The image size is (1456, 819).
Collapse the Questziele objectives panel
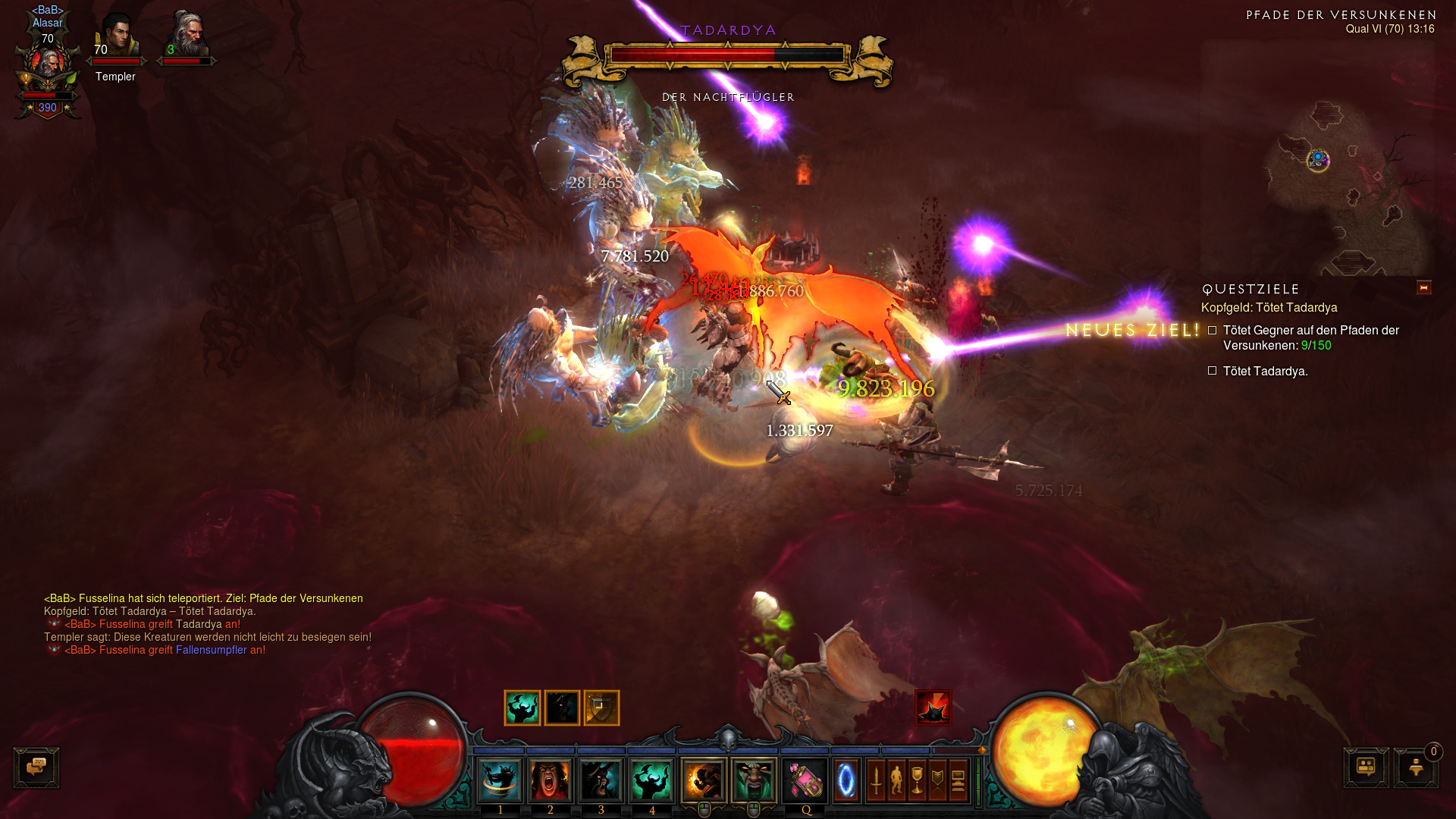click(1423, 288)
